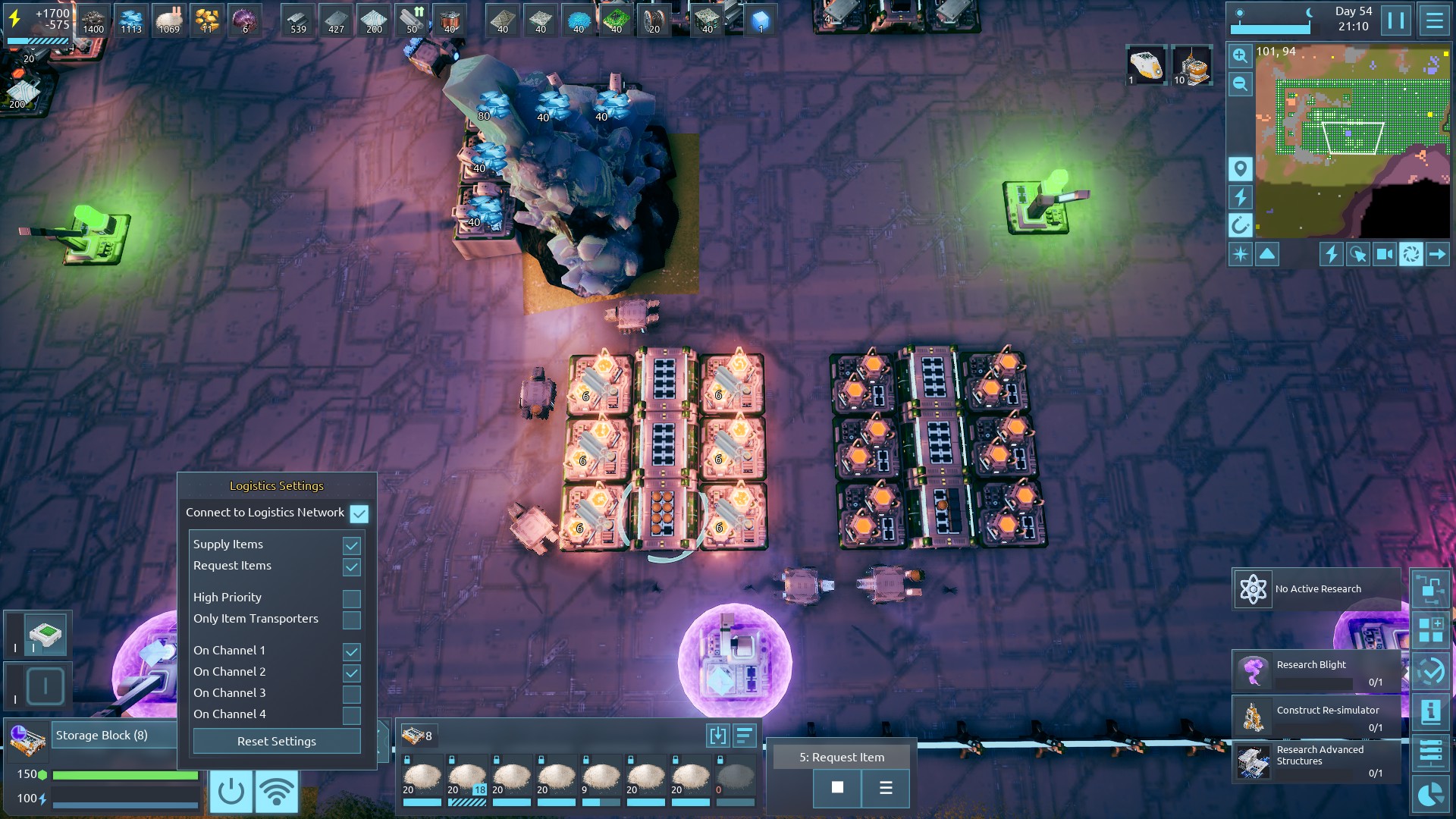Open the main hamburger menu
1456x819 pixels.
1434,20
